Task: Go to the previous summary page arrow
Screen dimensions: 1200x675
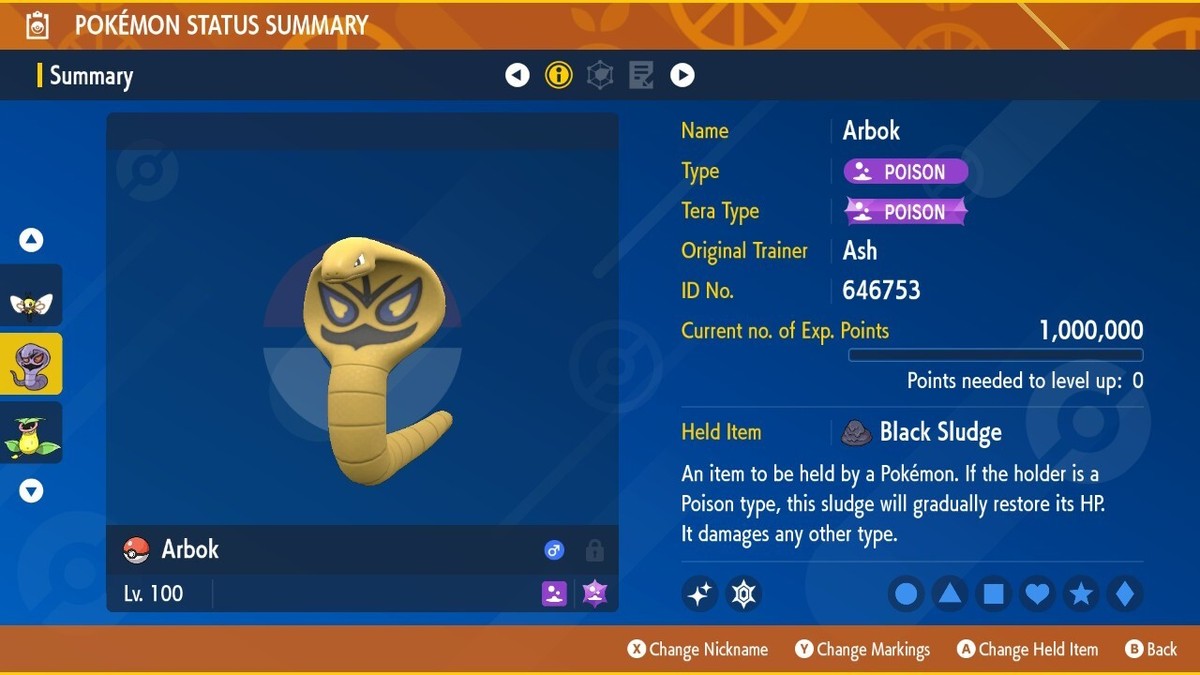Action: (517, 75)
